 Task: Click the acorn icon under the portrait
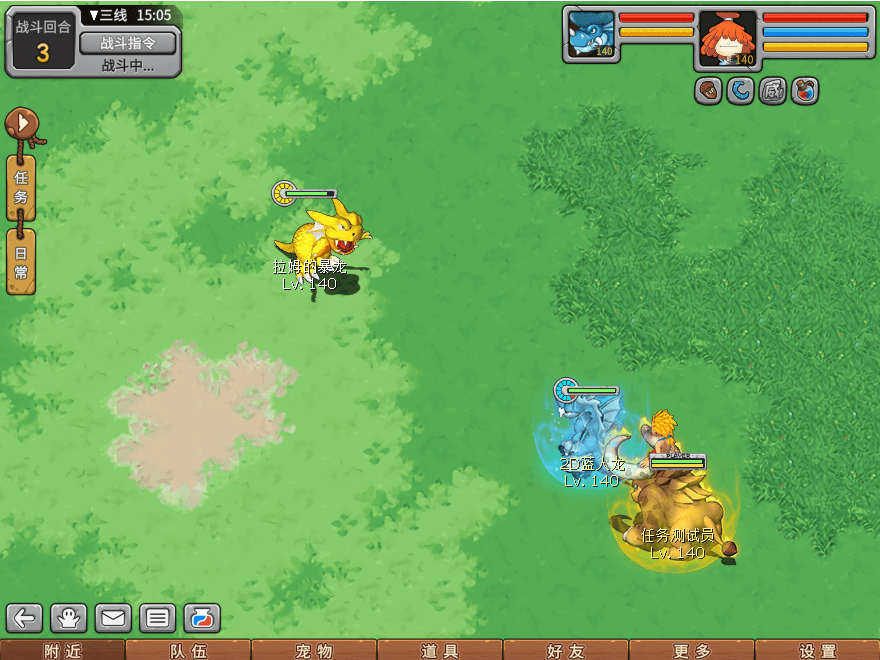(709, 90)
